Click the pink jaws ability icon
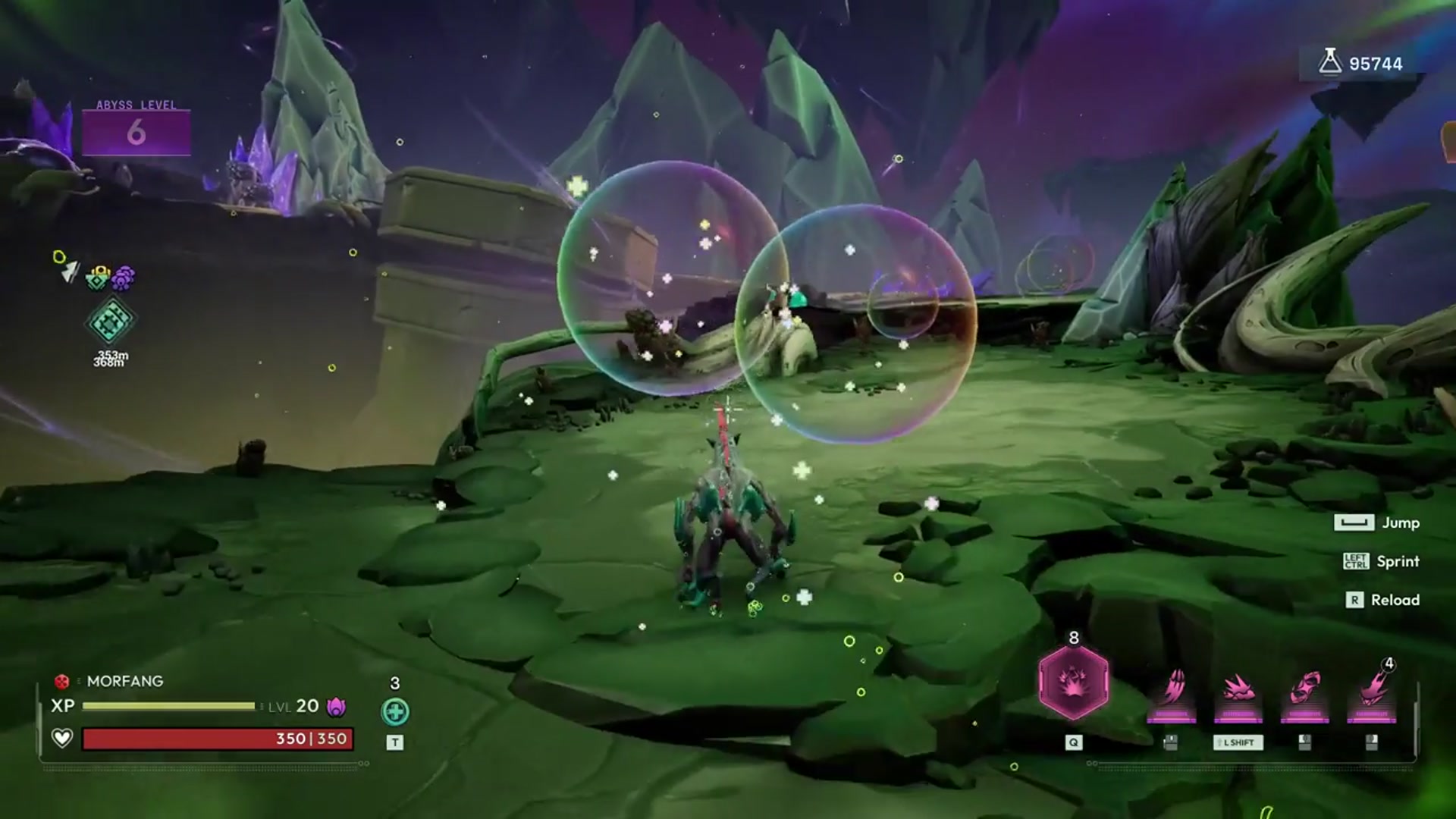The image size is (1456, 819). 1307,687
